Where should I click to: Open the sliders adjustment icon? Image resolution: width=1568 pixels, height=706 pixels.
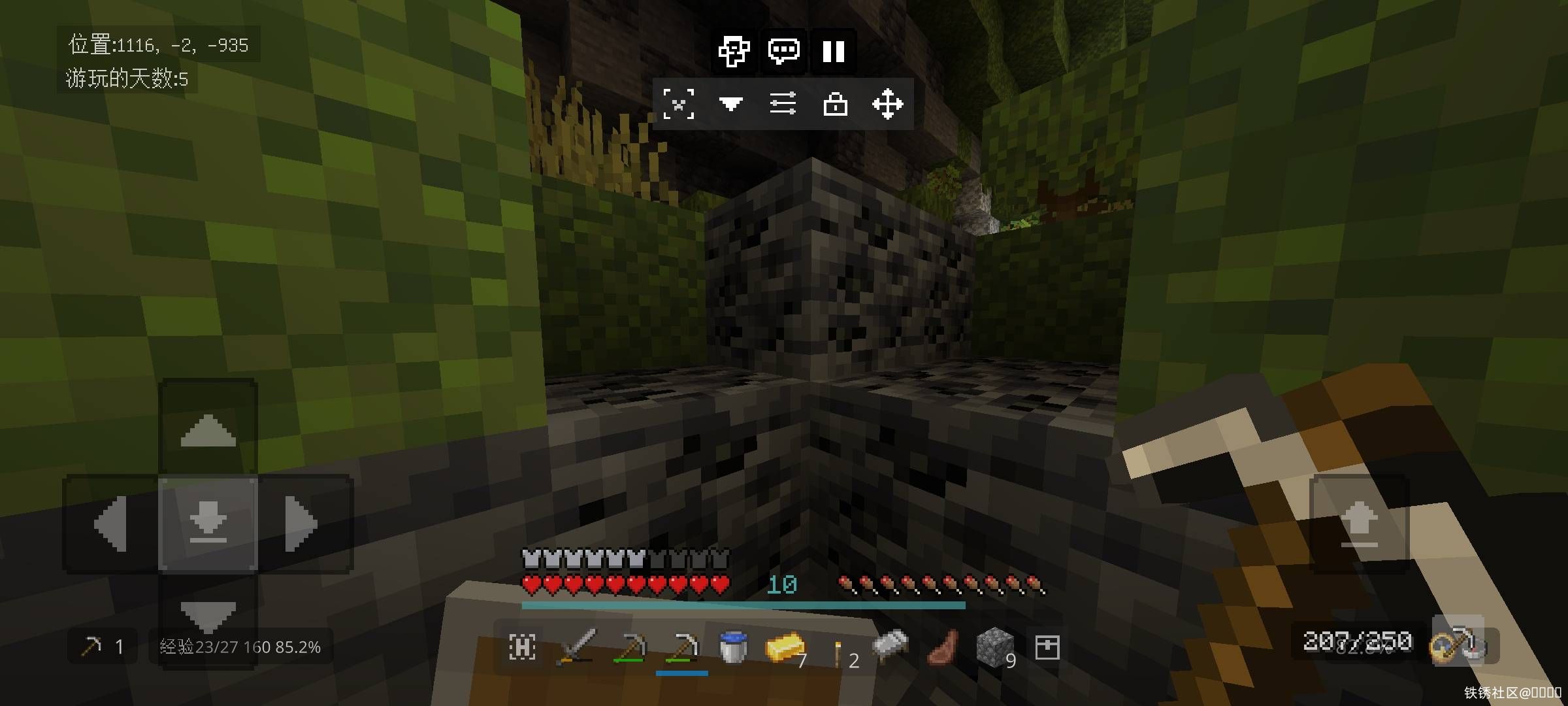click(783, 104)
